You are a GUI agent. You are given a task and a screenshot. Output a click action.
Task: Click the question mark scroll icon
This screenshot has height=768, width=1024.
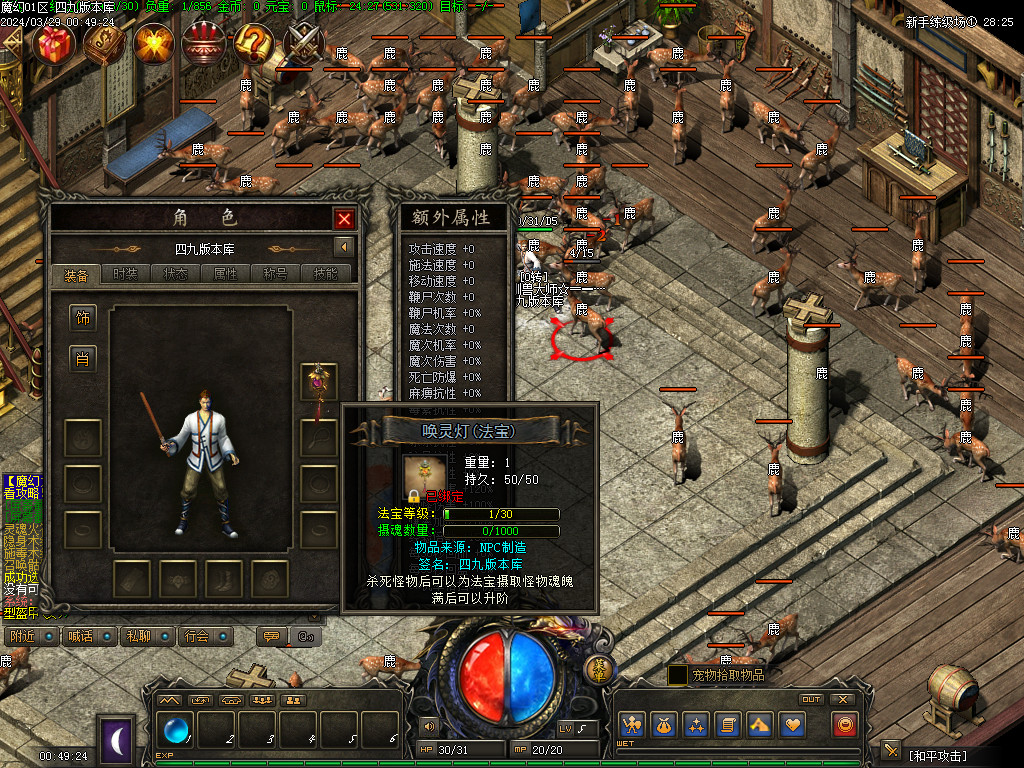[254, 43]
